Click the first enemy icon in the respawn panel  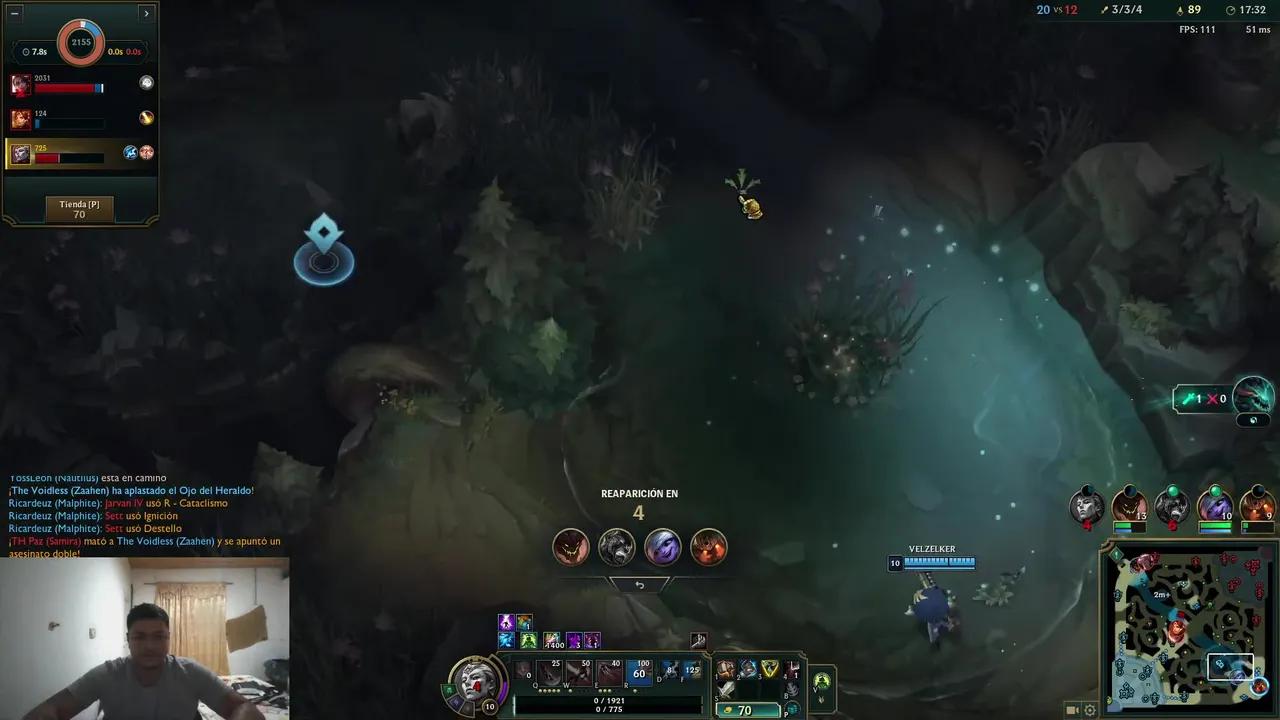[x=571, y=546]
